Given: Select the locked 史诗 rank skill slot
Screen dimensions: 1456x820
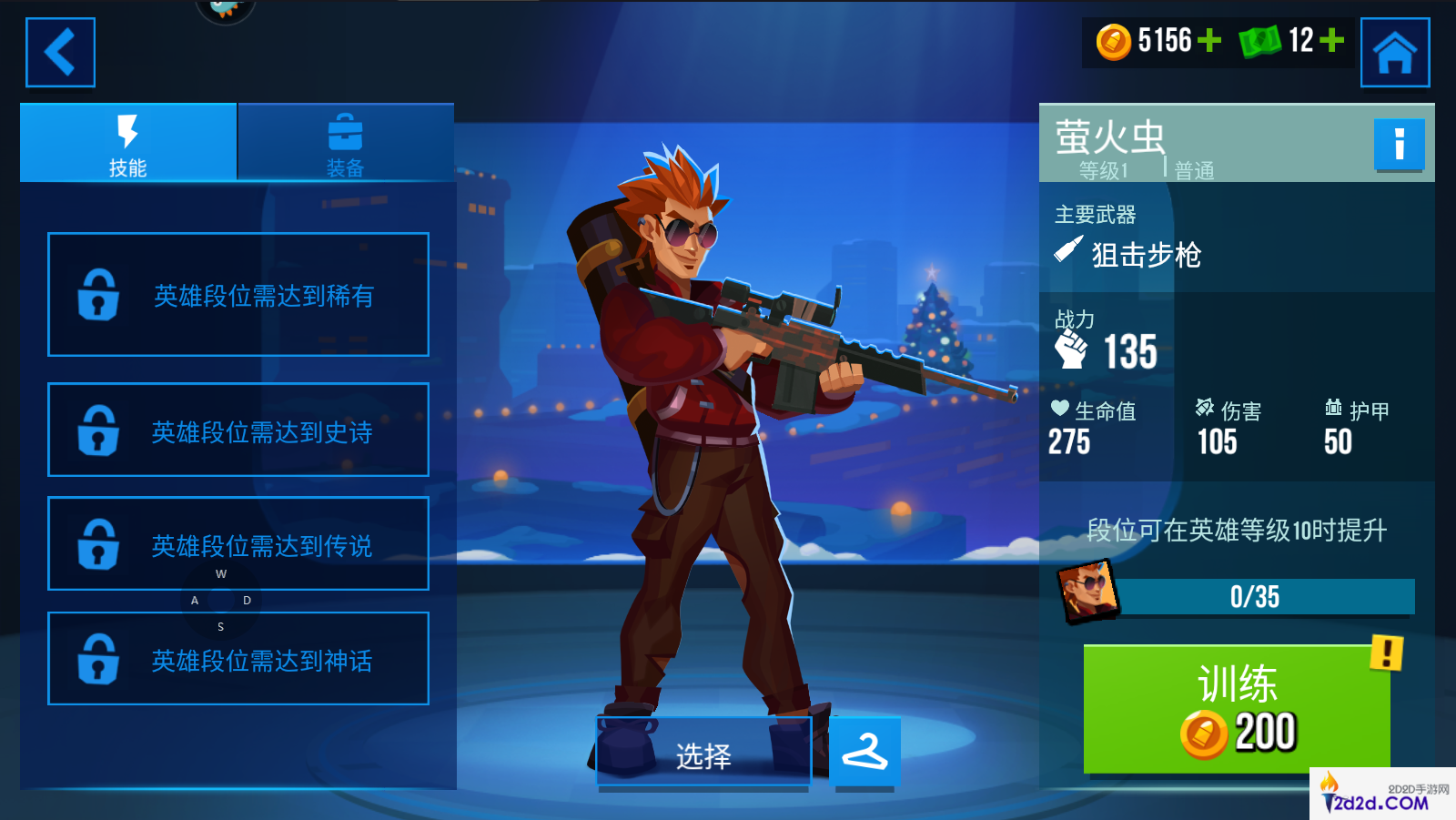Looking at the screenshot, I should pos(238,430).
